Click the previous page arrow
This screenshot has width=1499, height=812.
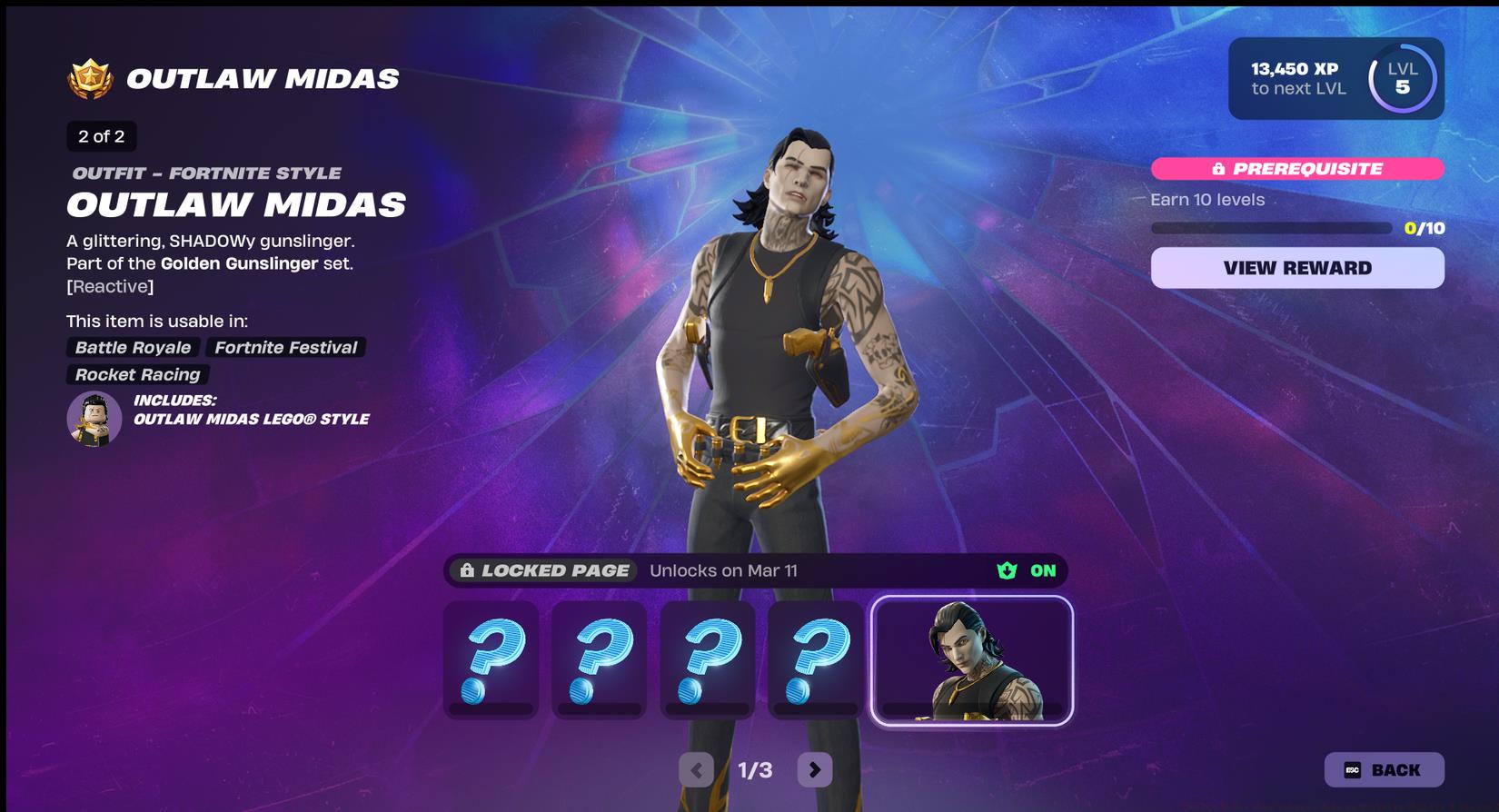(696, 768)
